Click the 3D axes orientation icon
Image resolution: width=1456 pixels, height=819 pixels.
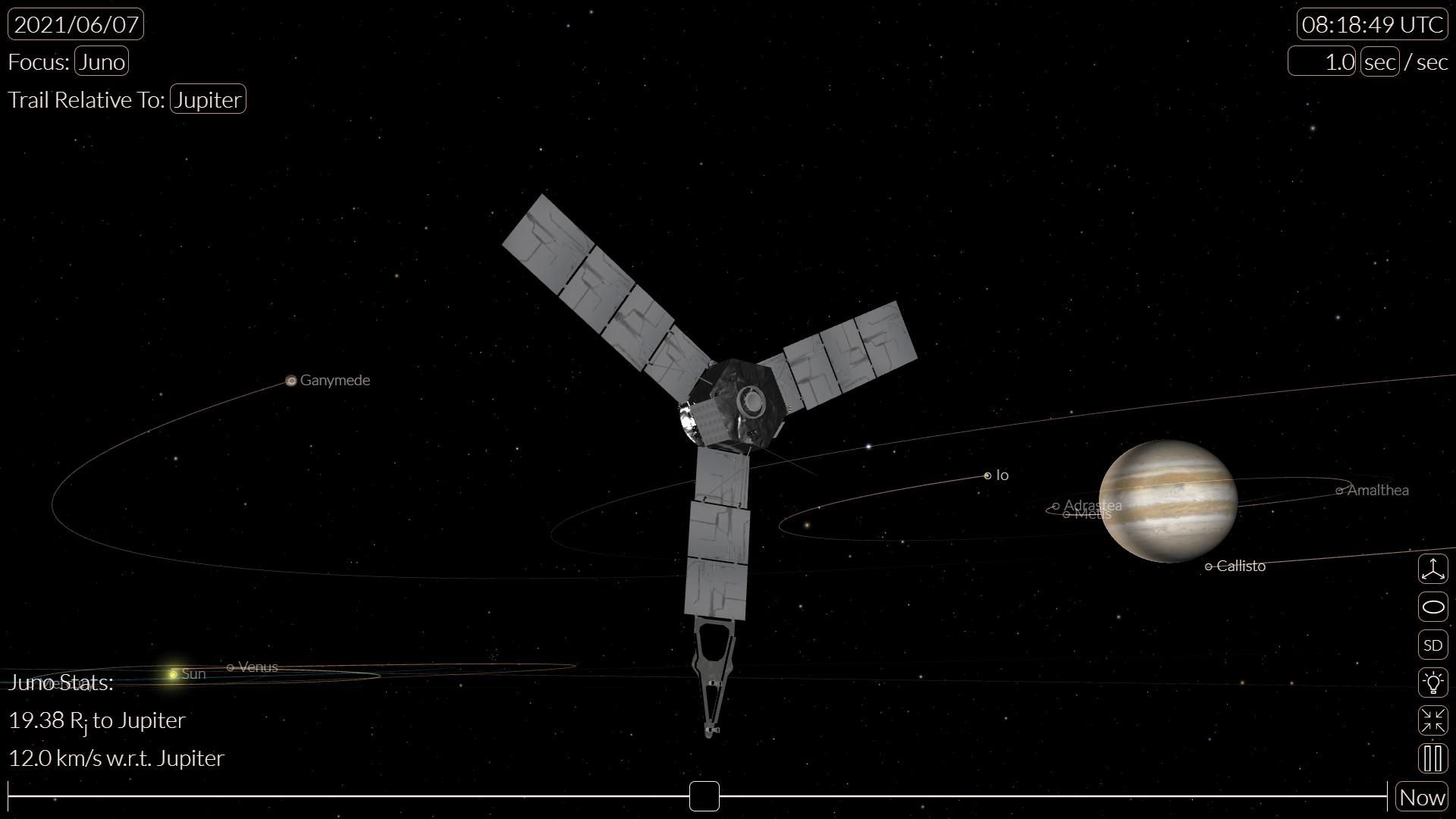1433,569
